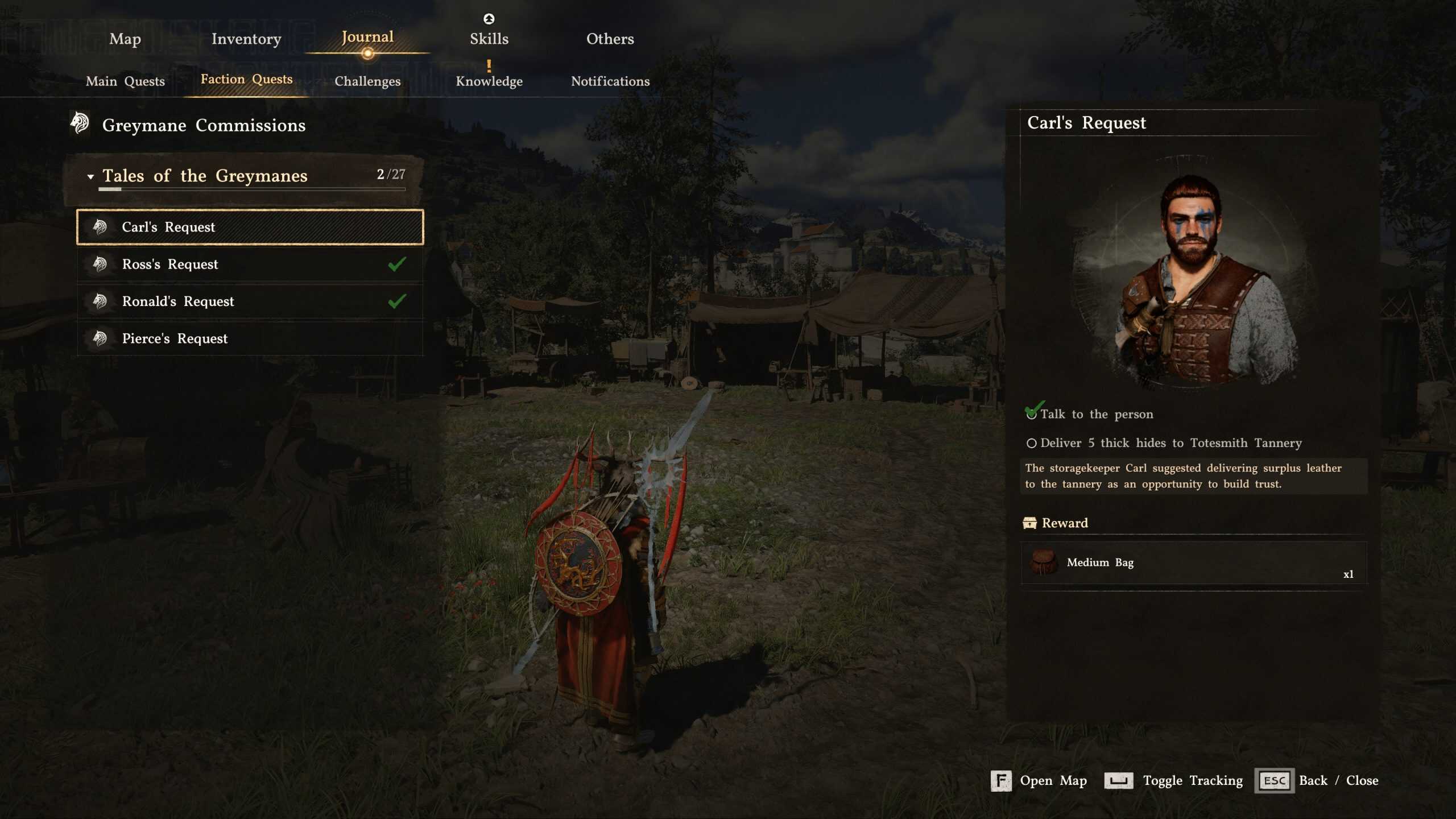Switch to the Map tab

(125, 39)
